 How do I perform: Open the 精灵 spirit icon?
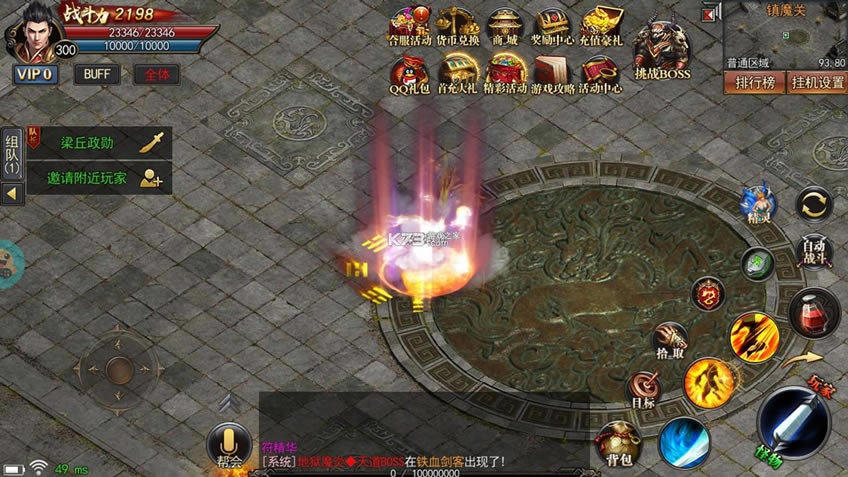click(x=757, y=203)
